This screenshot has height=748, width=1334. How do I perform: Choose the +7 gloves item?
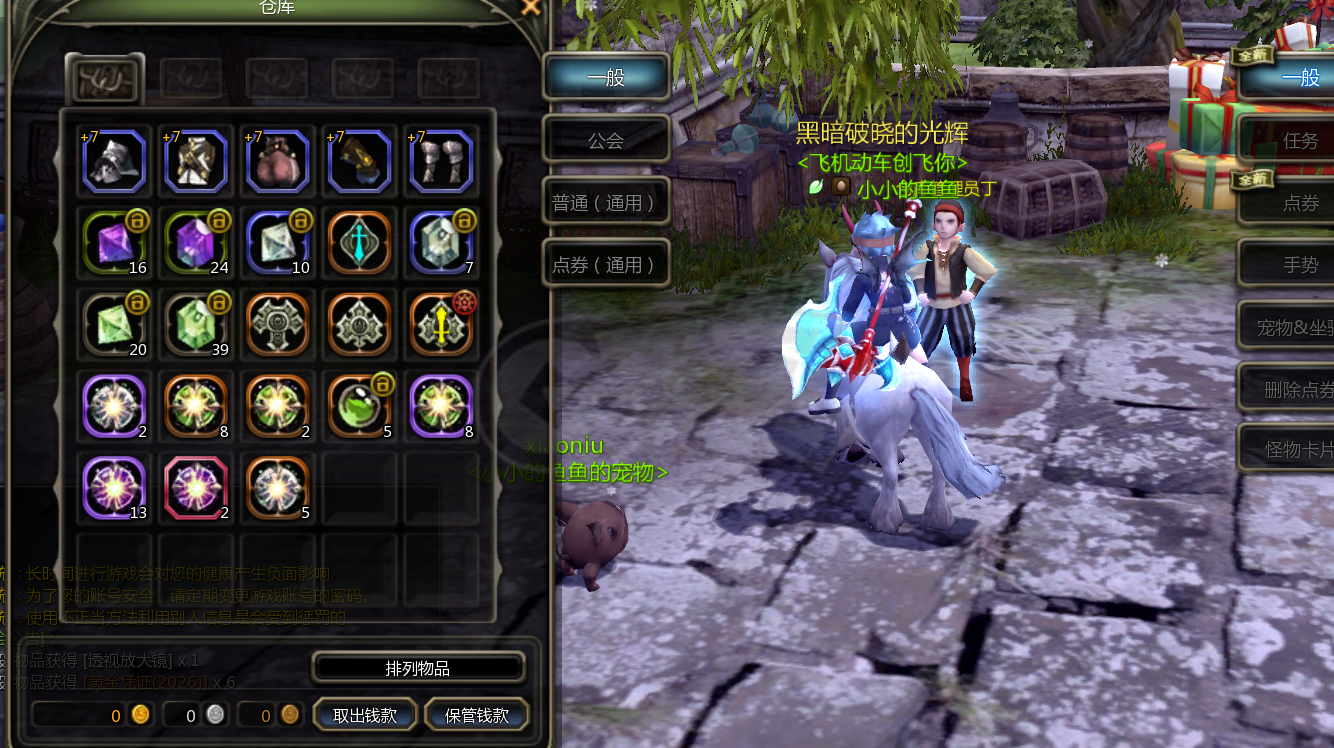click(x=359, y=161)
